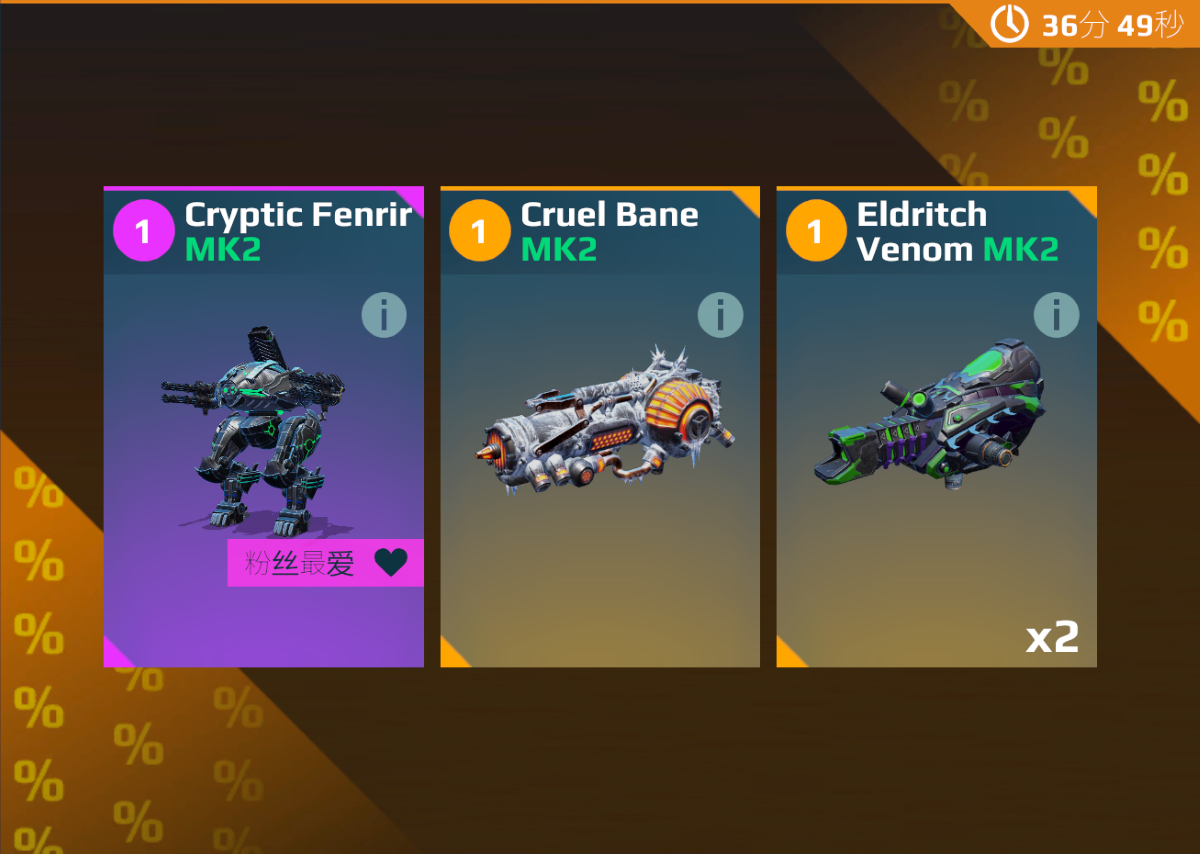Open info for Cryptic Fenrir

click(x=384, y=316)
